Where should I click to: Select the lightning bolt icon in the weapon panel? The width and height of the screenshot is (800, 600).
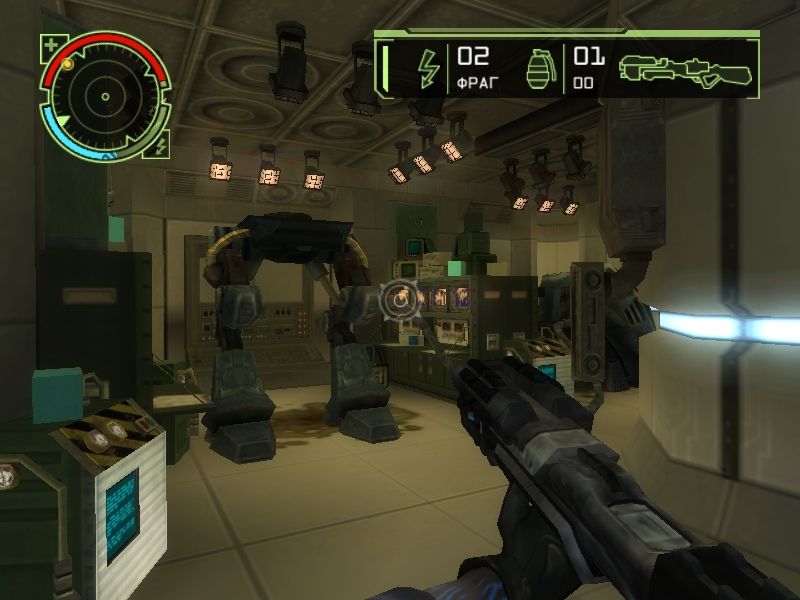tap(428, 68)
